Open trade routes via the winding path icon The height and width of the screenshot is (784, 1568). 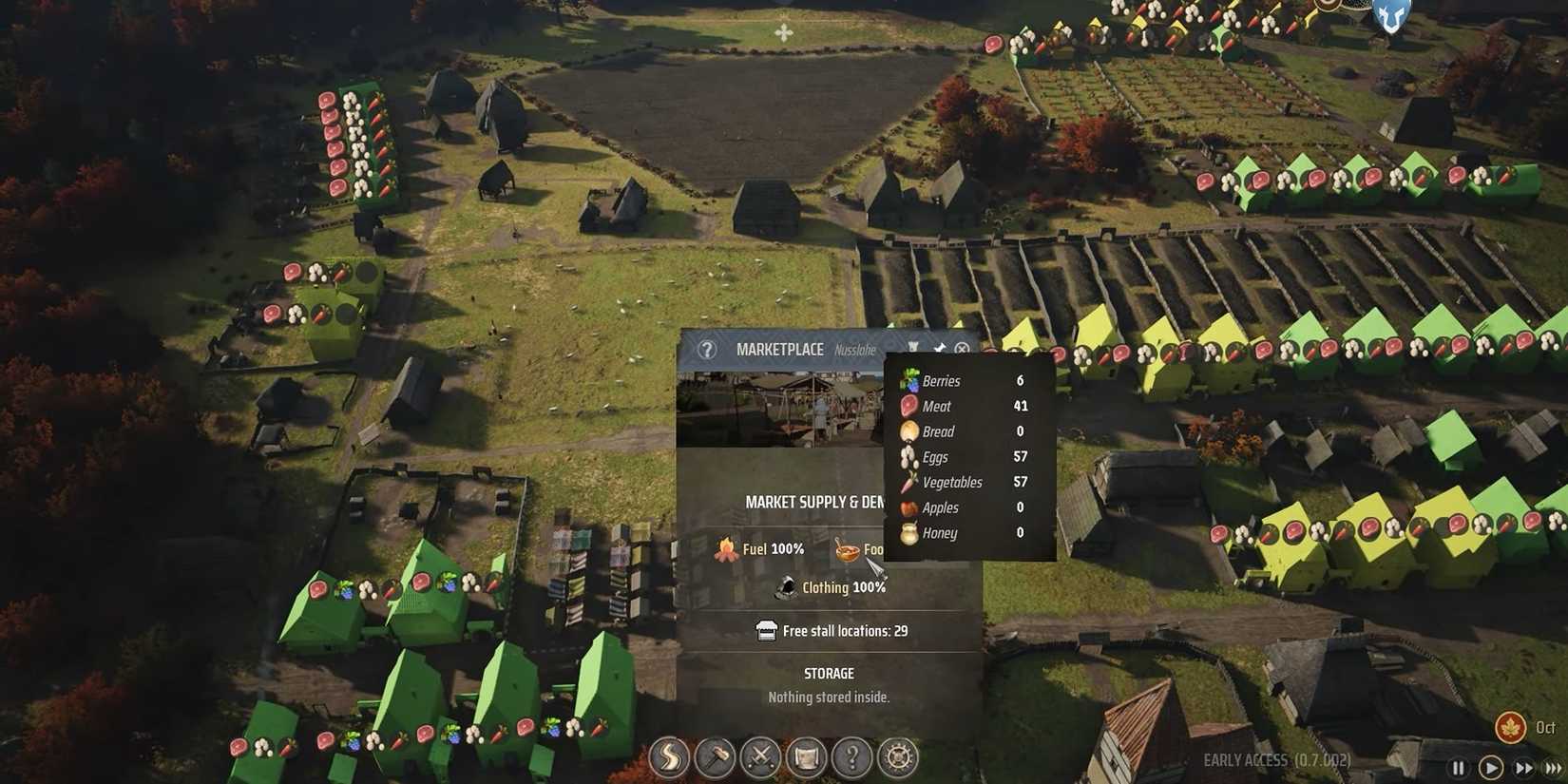669,758
